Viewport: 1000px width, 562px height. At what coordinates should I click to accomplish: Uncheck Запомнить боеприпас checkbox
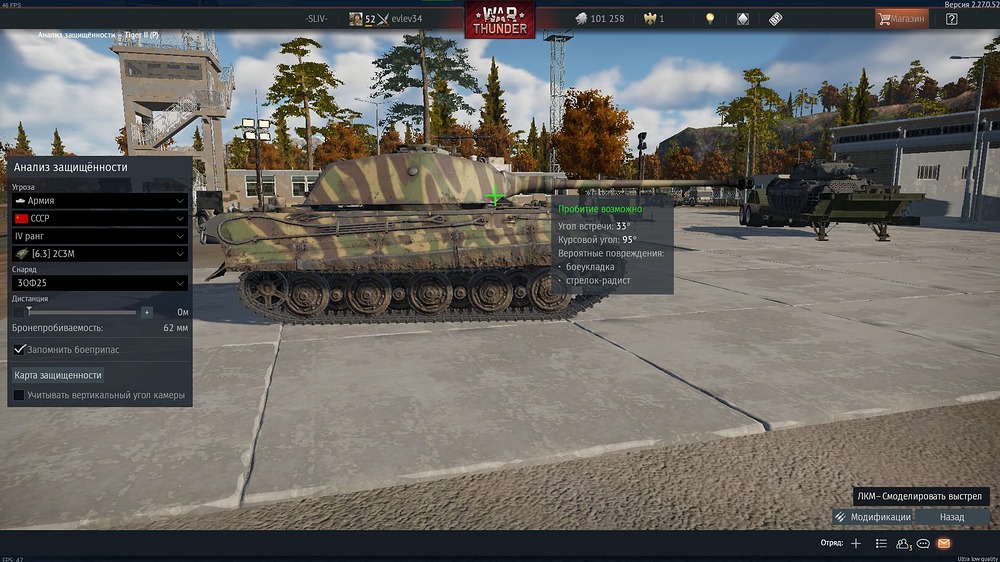pos(19,349)
